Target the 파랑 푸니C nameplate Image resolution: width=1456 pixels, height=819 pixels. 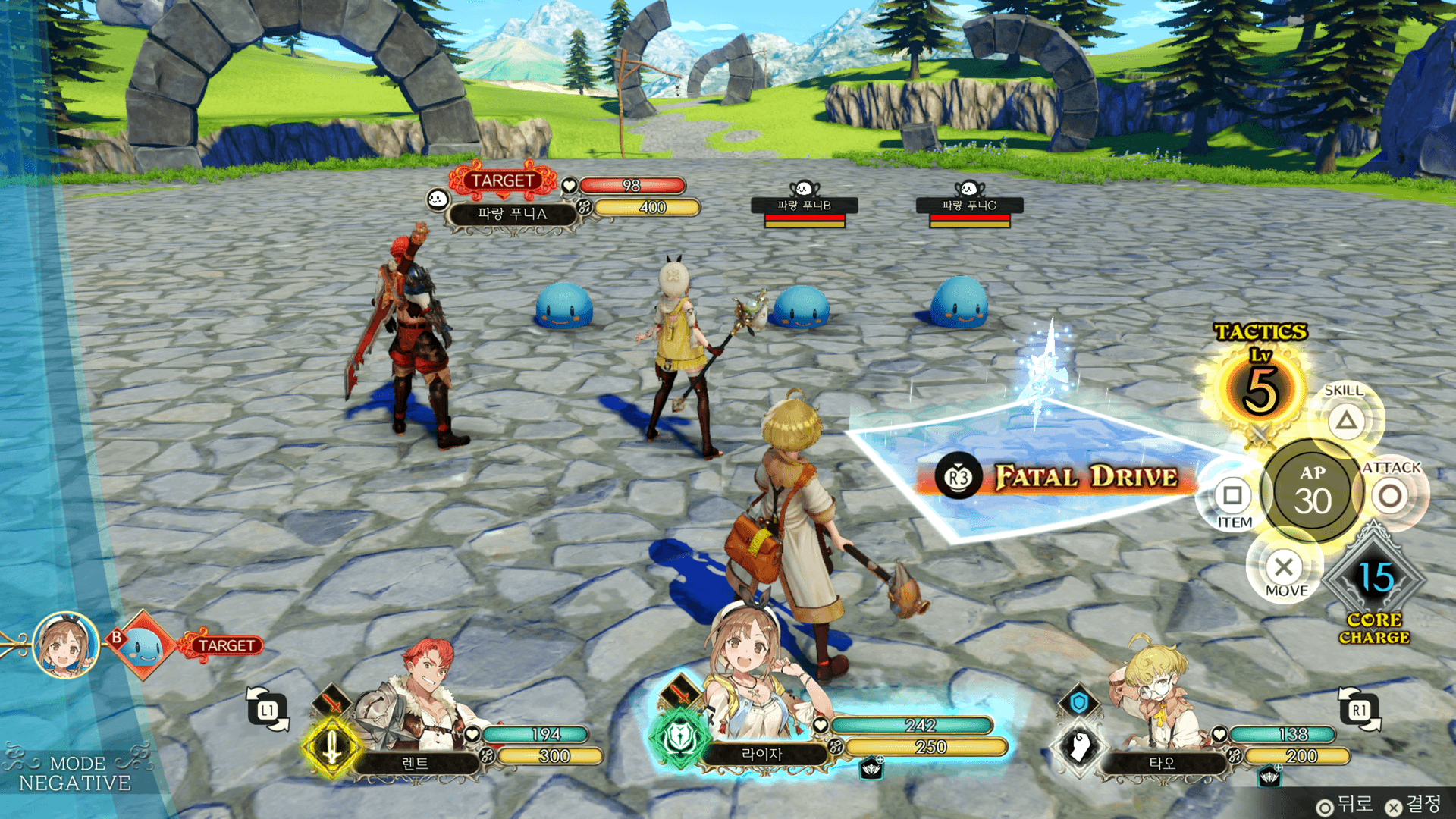969,206
